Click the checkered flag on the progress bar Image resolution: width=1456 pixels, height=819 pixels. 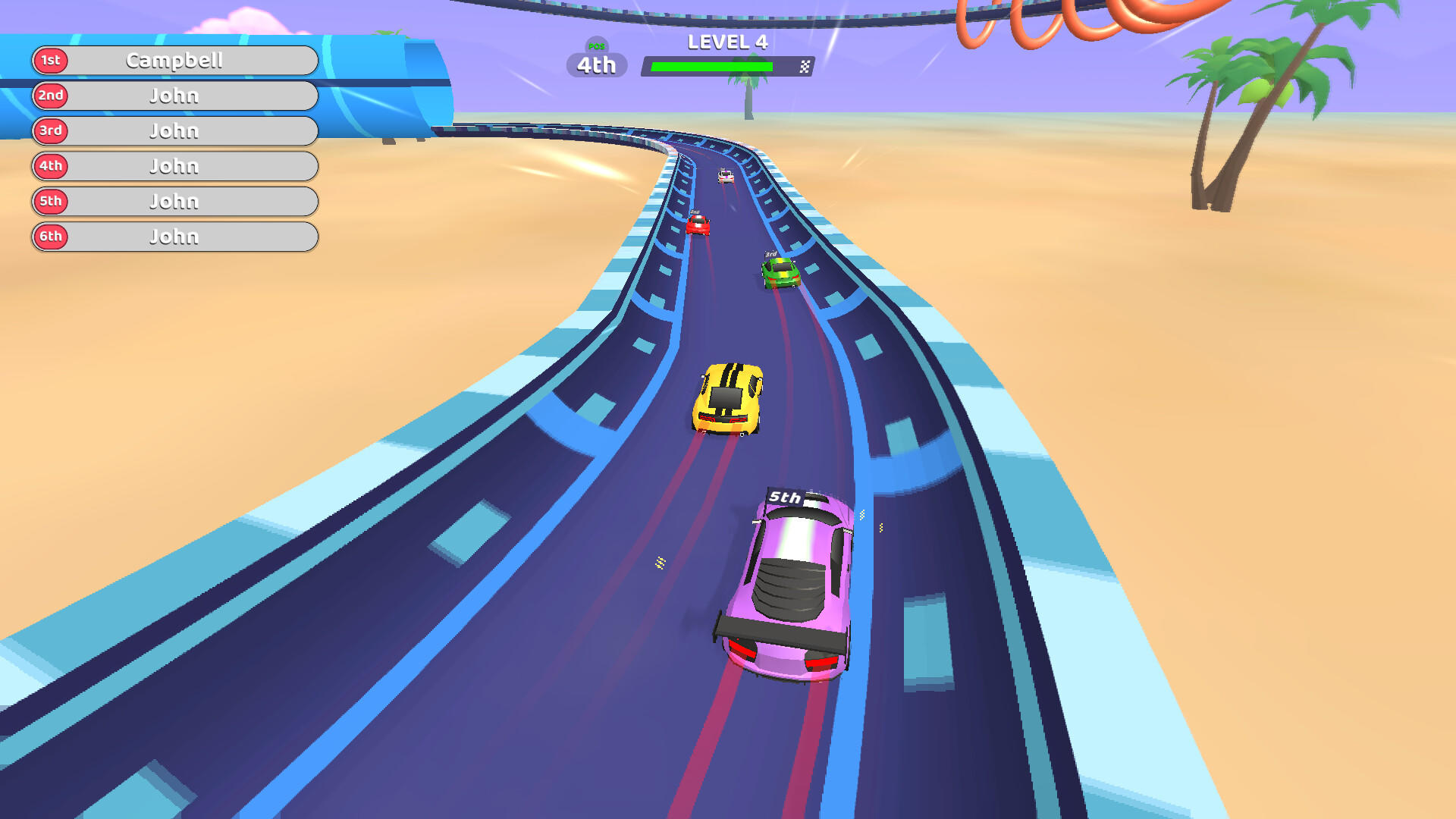point(802,66)
